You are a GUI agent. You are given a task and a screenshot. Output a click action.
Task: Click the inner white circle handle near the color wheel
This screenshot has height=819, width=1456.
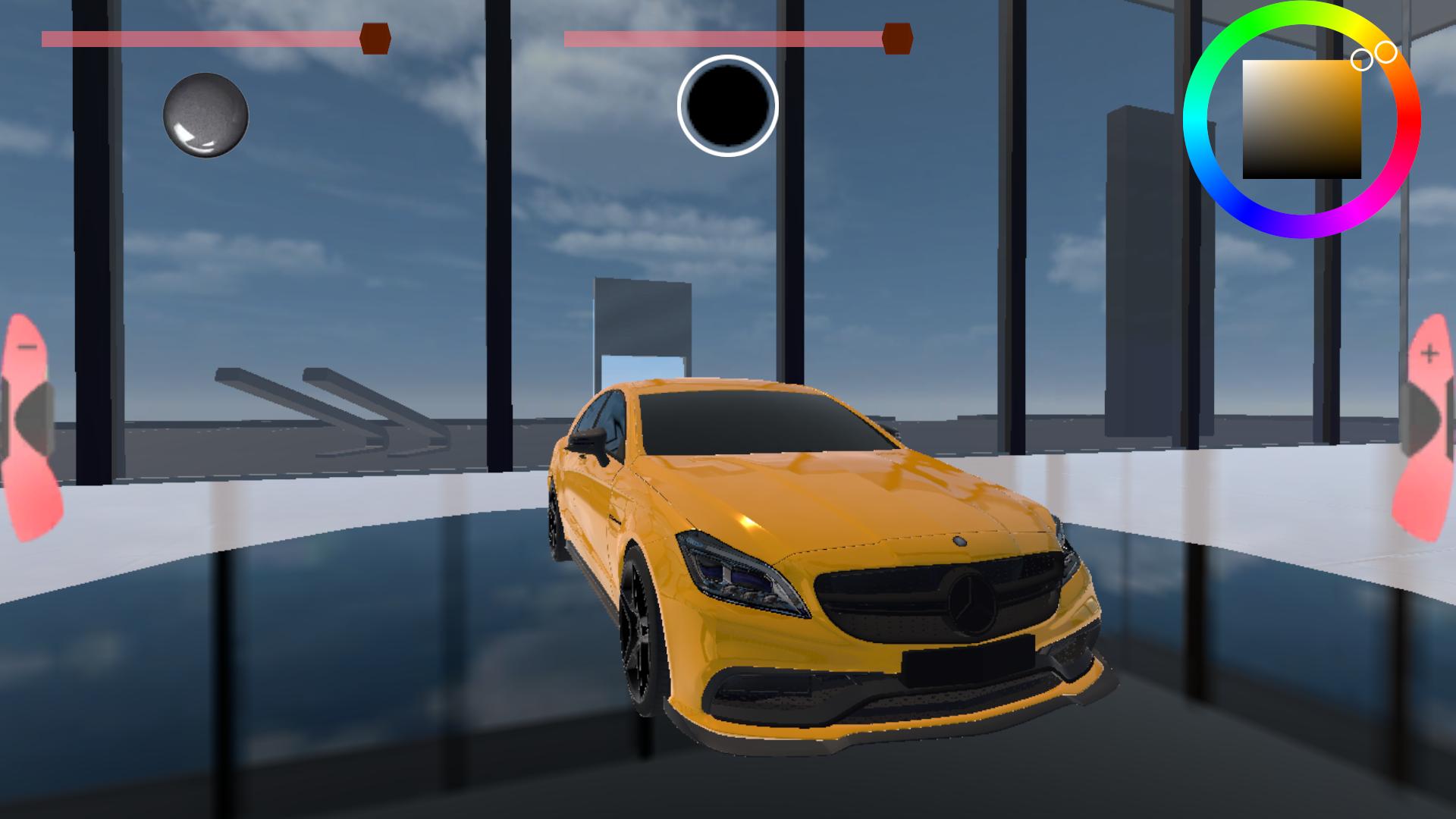[x=1361, y=61]
